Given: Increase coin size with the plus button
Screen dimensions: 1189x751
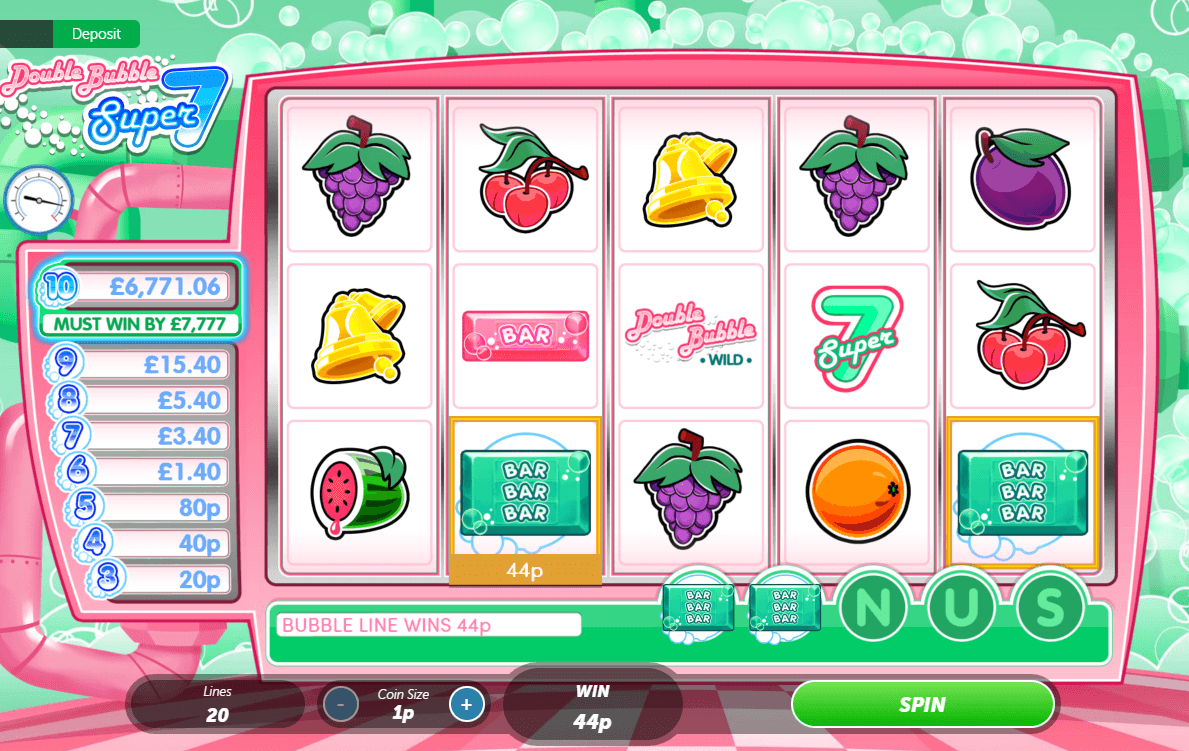Looking at the screenshot, I should point(466,704).
